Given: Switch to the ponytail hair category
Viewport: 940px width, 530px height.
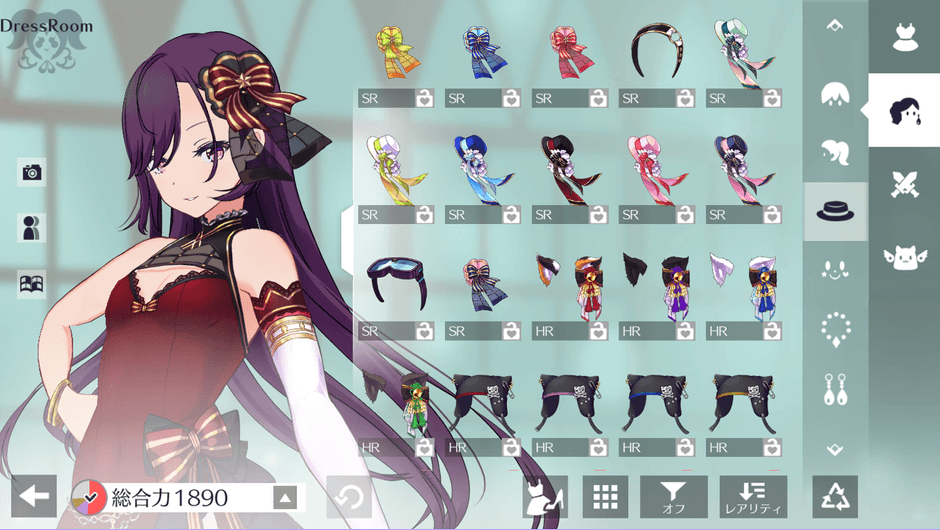Looking at the screenshot, I should coord(835,153).
